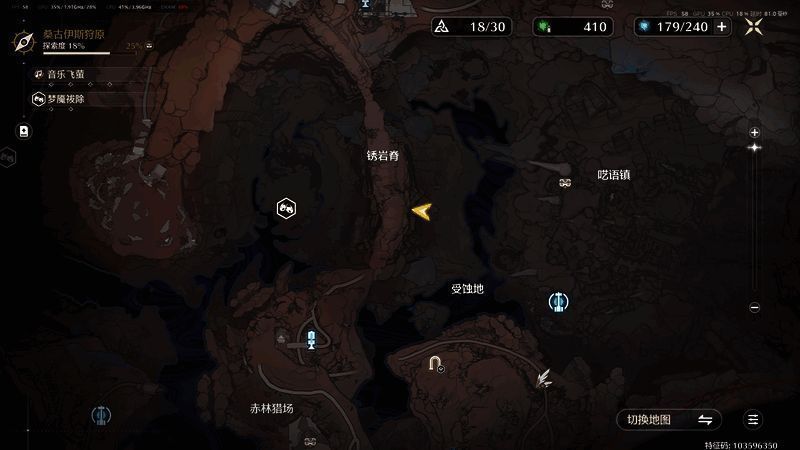
Task: Open the map list menu icon
Action: (754, 419)
